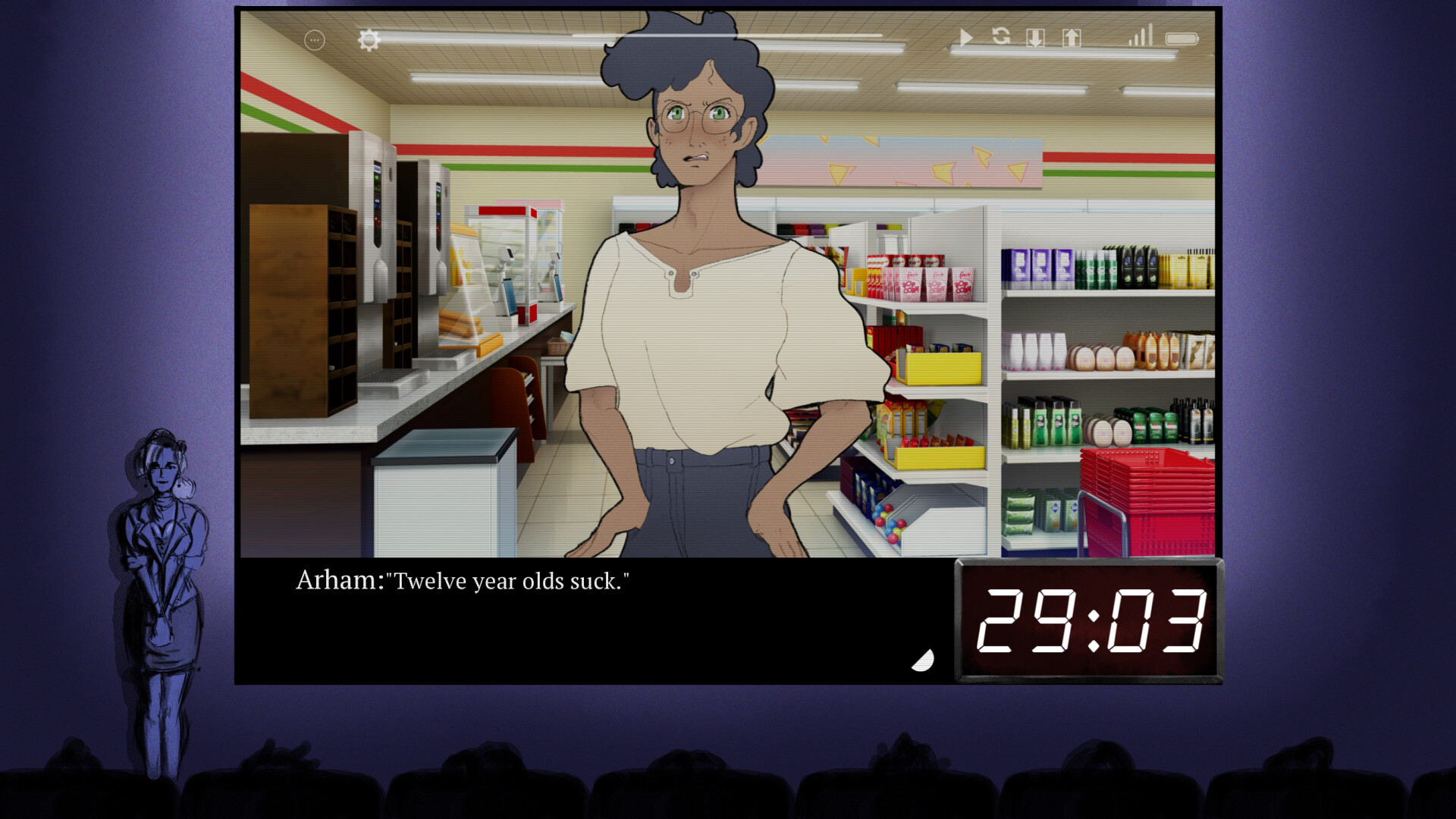
Task: Open the ellipsis options menu
Action: pyautogui.click(x=315, y=40)
